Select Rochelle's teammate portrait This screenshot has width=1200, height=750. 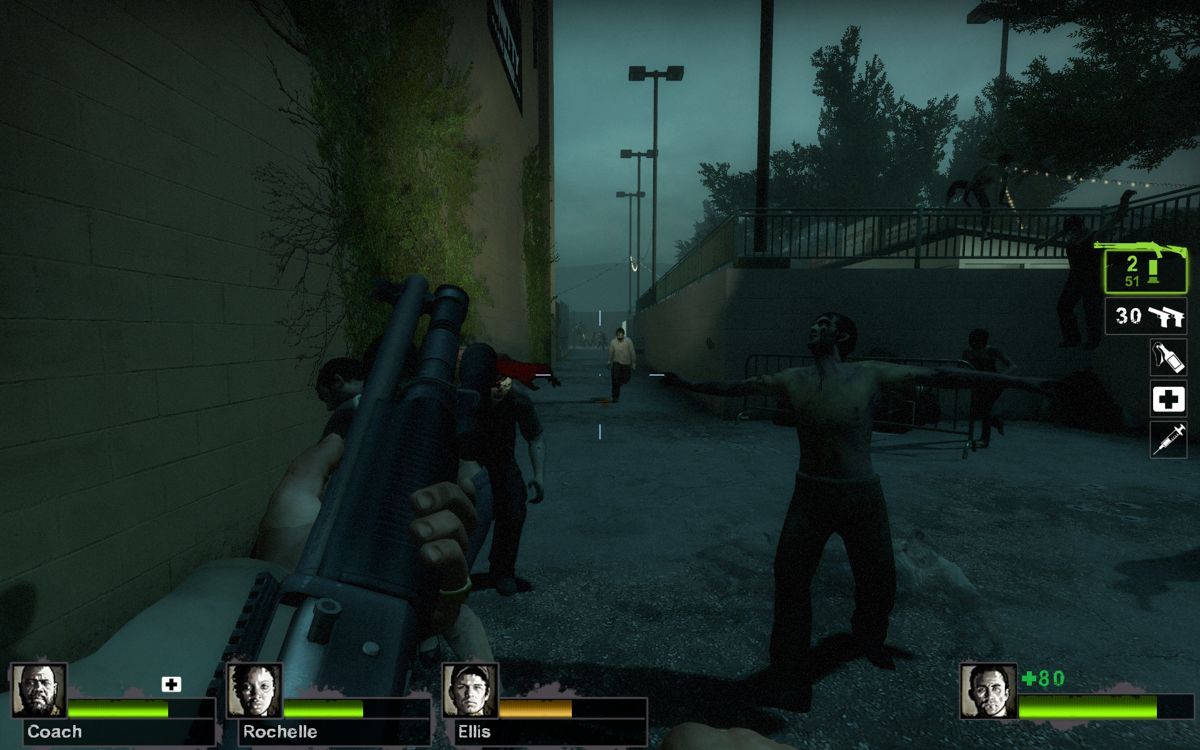(255, 691)
